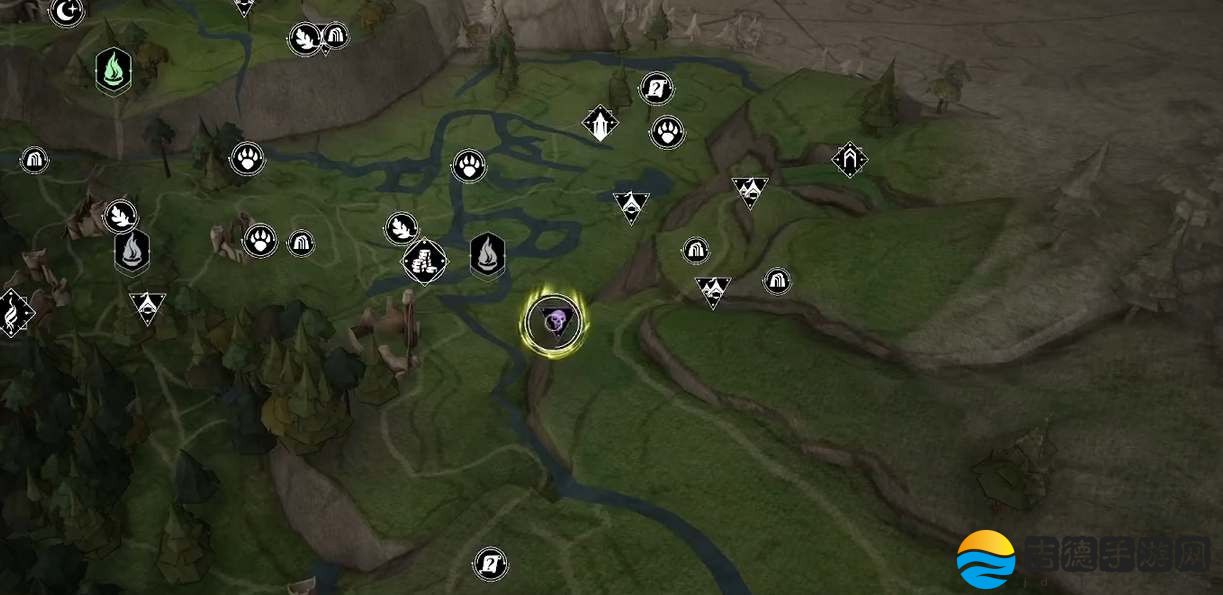The height and width of the screenshot is (595, 1223).
Task: Select the crescent moon map marker
Action: pos(67,11)
